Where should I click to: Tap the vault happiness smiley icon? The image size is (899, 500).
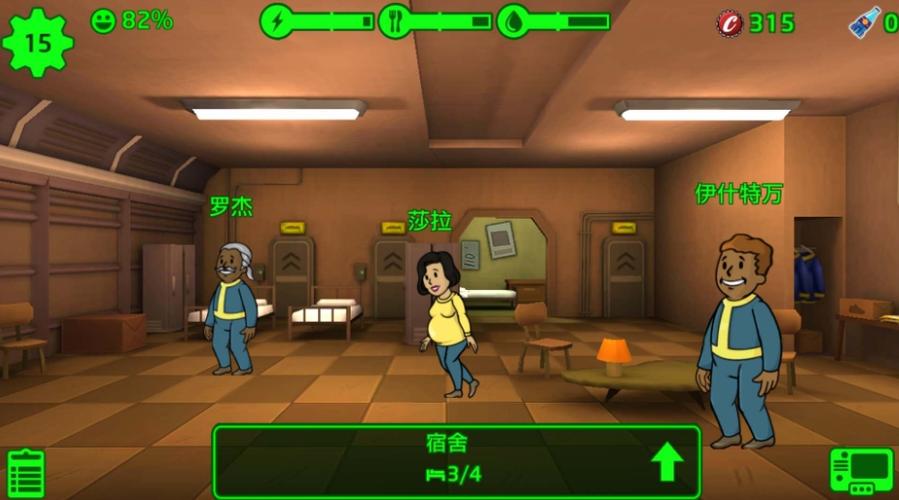tap(103, 20)
